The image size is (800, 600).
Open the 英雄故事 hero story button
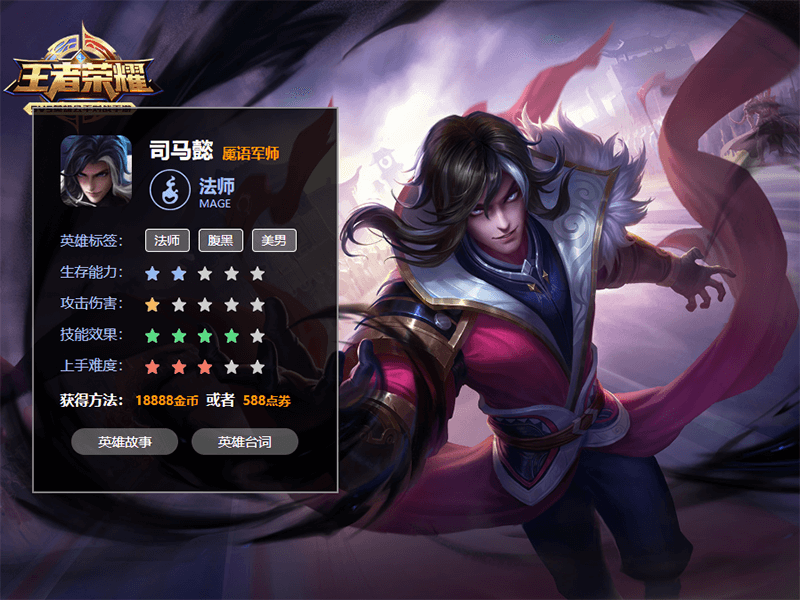click(x=125, y=442)
